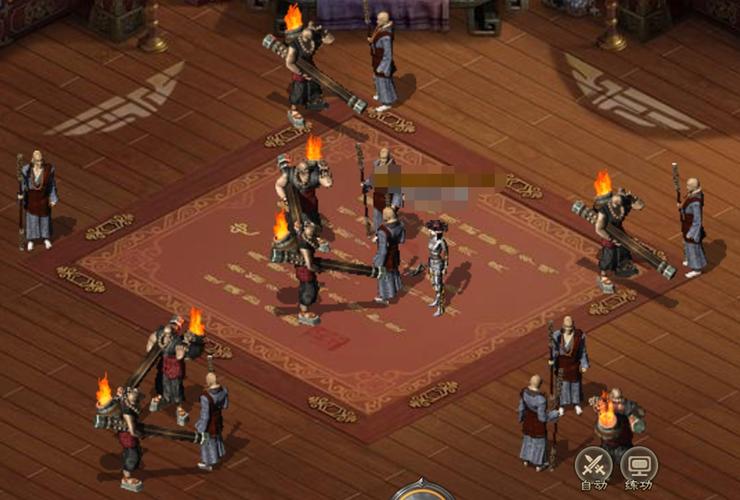The width and height of the screenshot is (740, 500).
Task: Open the 练功 training button
Action: [639, 466]
